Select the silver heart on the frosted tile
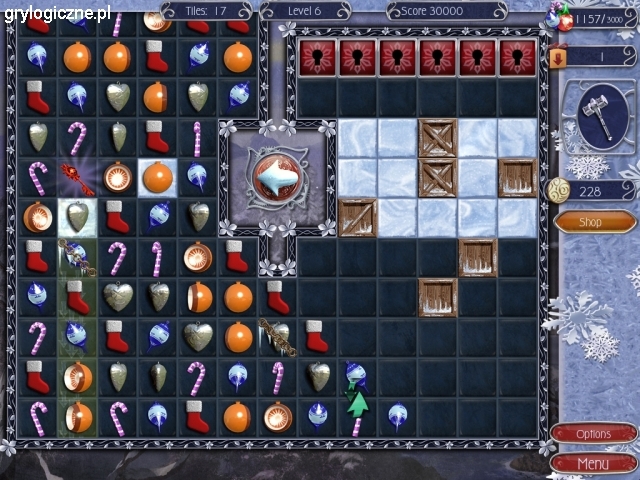The image size is (640, 480). tap(76, 216)
